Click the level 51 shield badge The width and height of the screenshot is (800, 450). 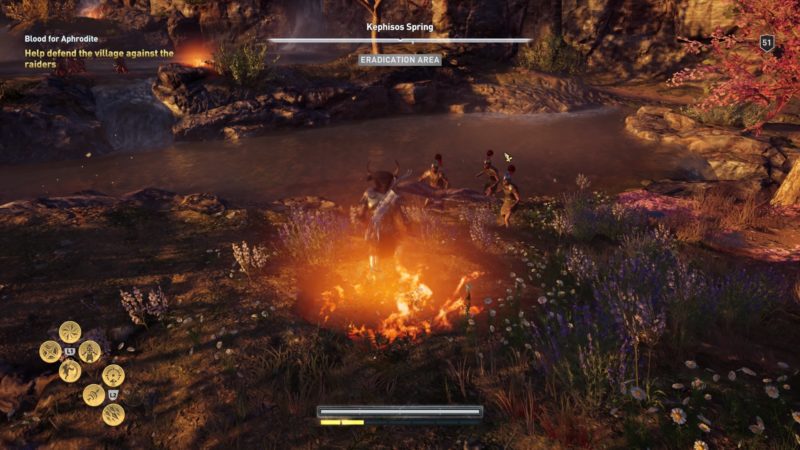click(x=767, y=42)
